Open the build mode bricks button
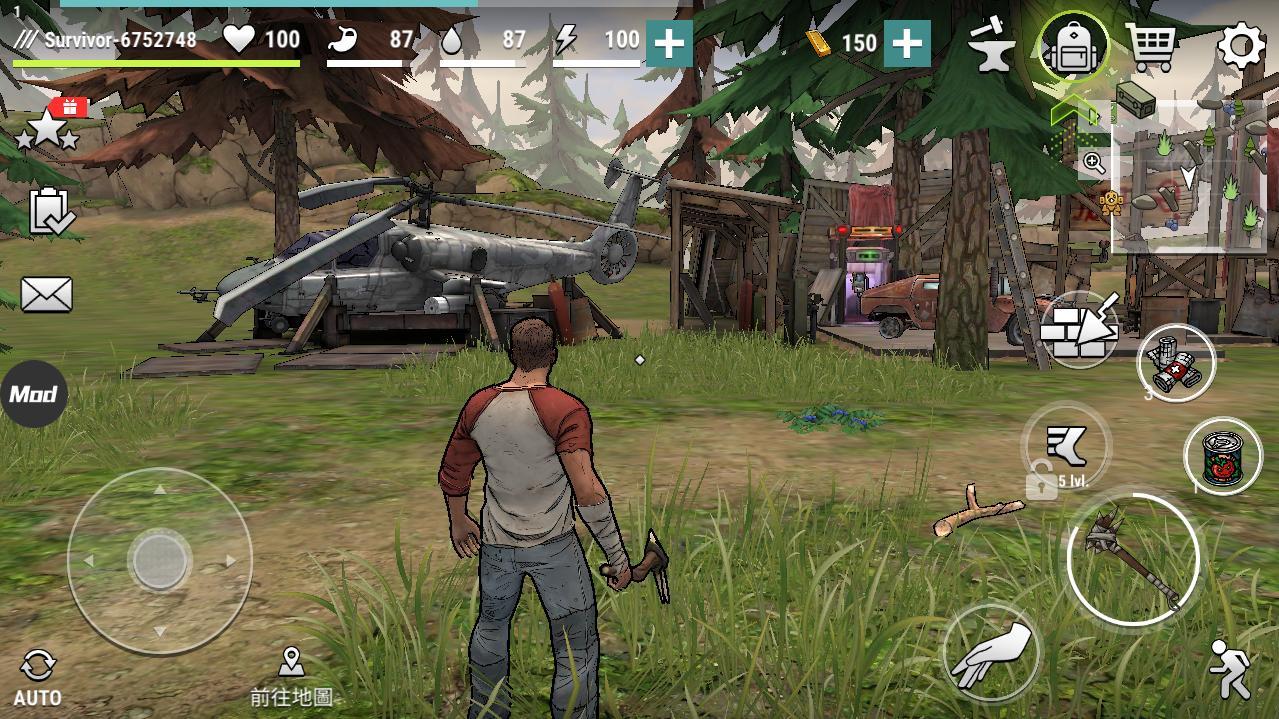 coord(1080,329)
